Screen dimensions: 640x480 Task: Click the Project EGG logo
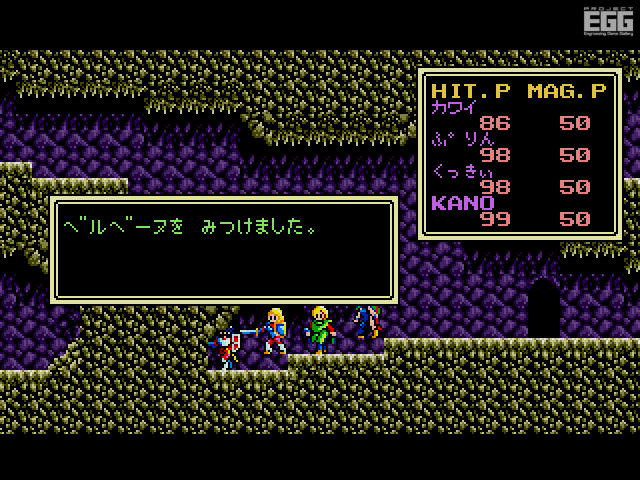coord(606,23)
